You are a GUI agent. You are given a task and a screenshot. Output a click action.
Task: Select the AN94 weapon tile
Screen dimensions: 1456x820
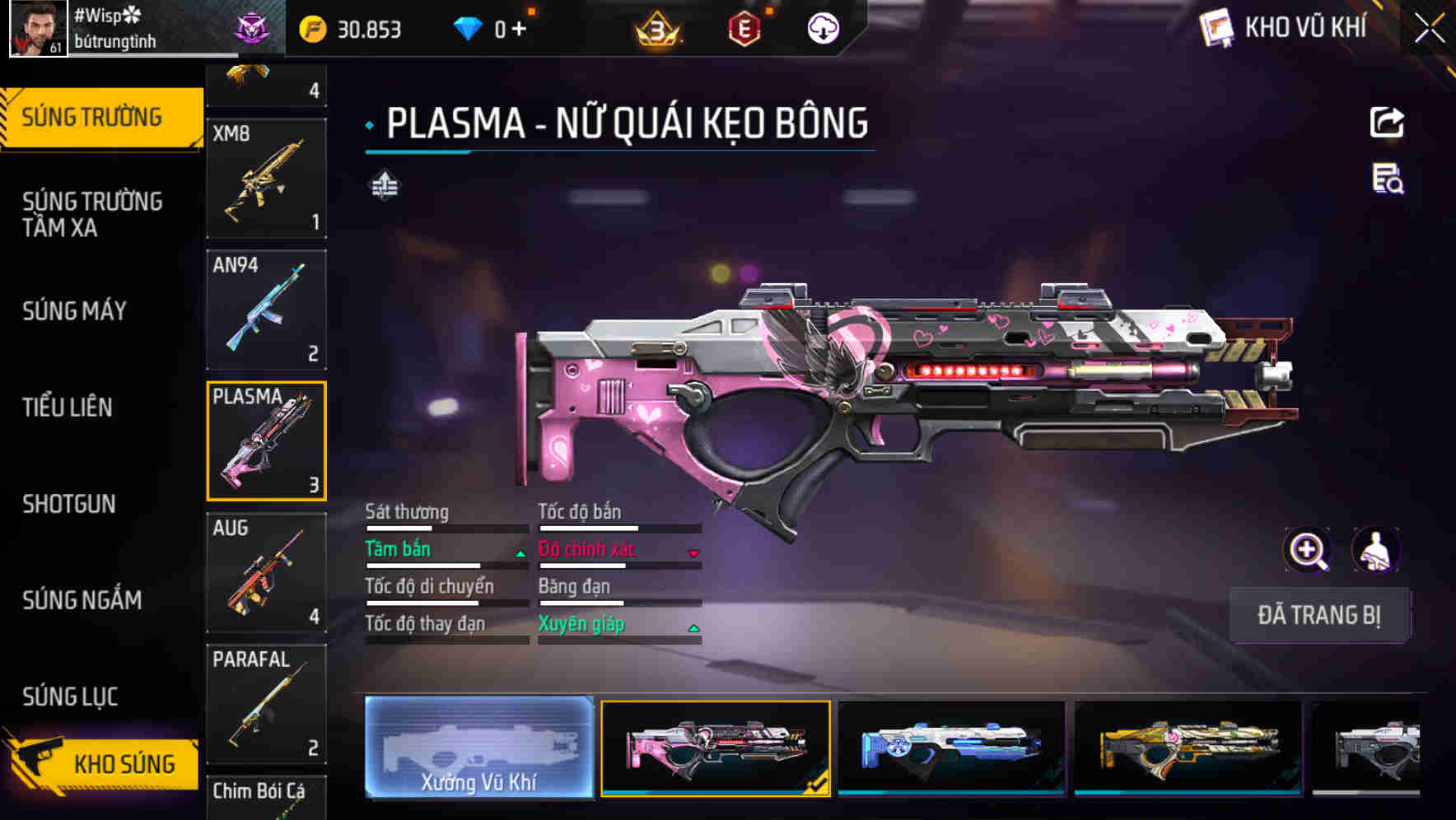[x=266, y=310]
